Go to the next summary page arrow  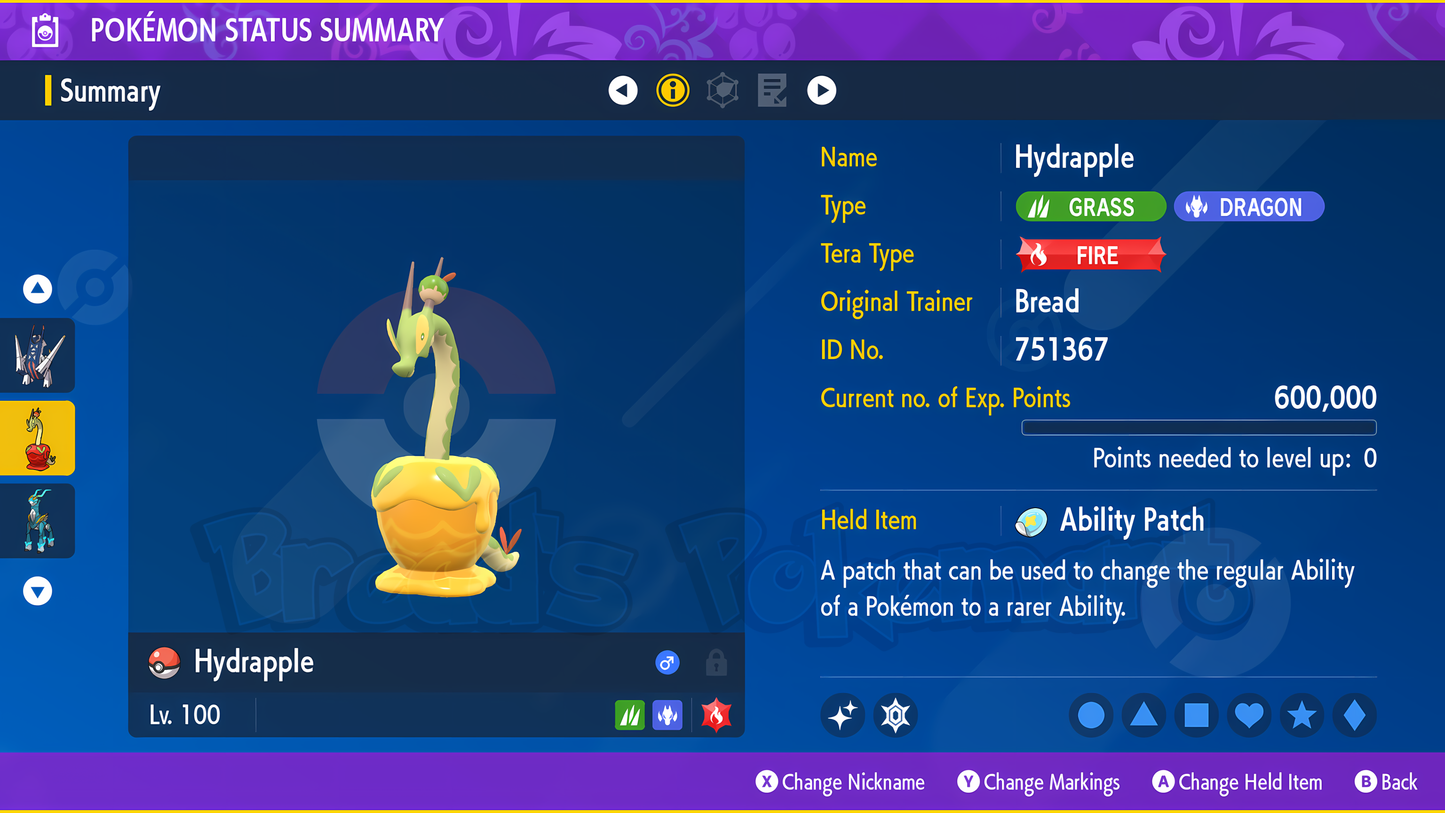tap(821, 91)
